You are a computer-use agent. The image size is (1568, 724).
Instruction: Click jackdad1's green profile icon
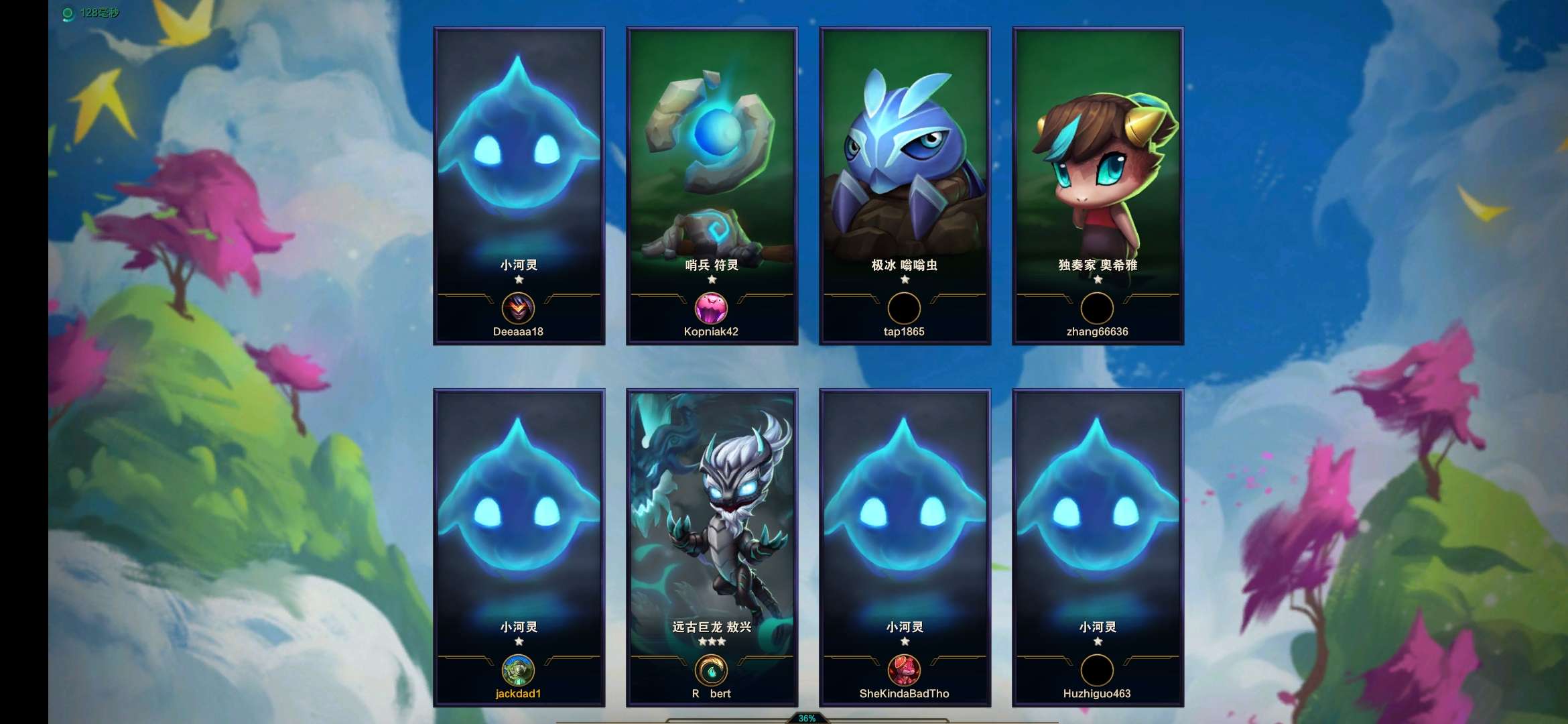pyautogui.click(x=518, y=670)
